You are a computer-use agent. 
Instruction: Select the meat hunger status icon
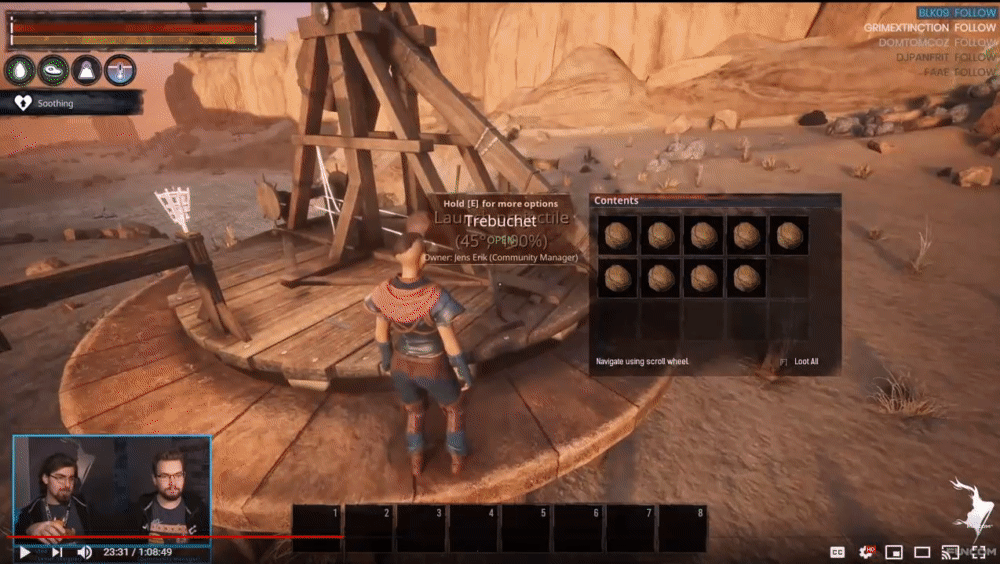(54, 70)
